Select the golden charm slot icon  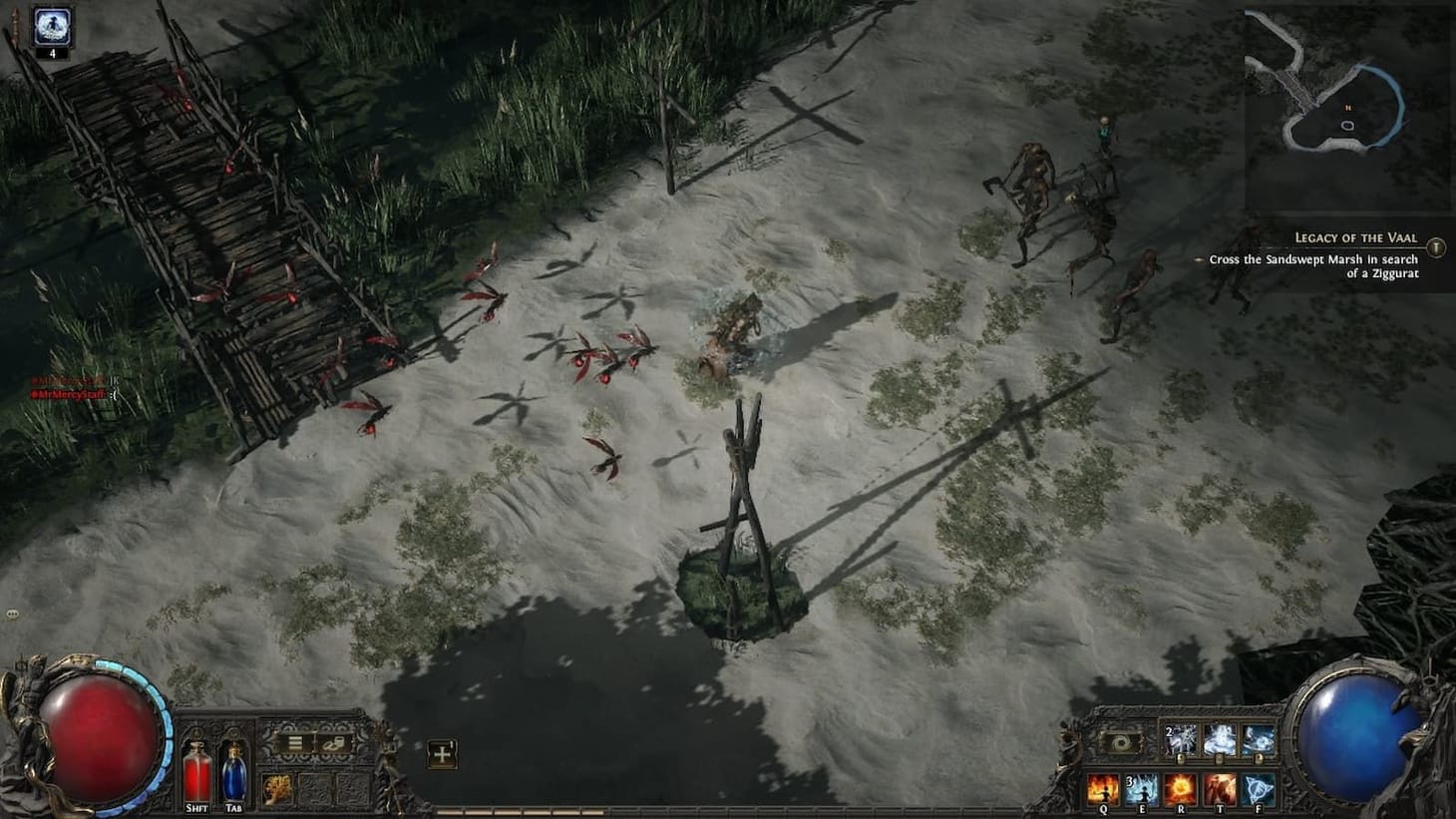[275, 789]
